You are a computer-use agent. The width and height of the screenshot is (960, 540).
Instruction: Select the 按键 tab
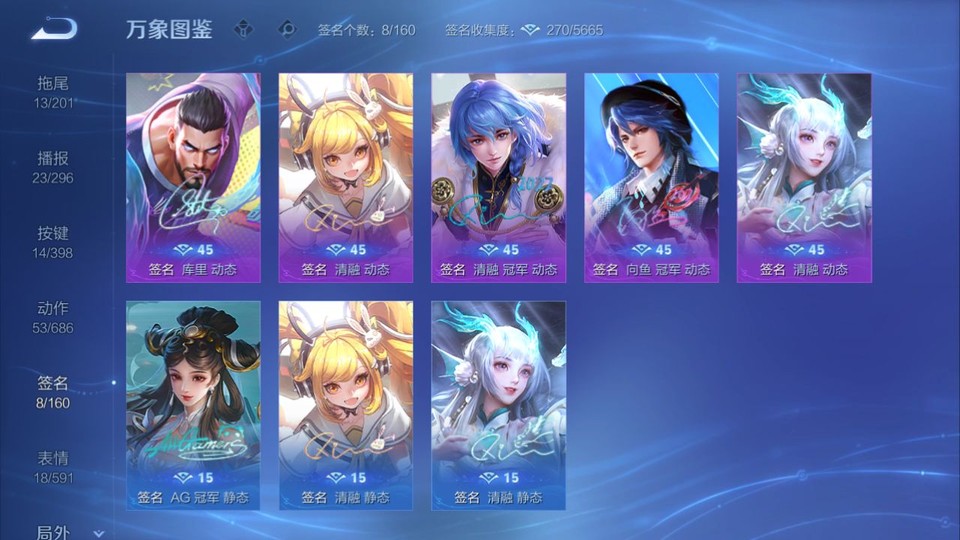coord(53,241)
